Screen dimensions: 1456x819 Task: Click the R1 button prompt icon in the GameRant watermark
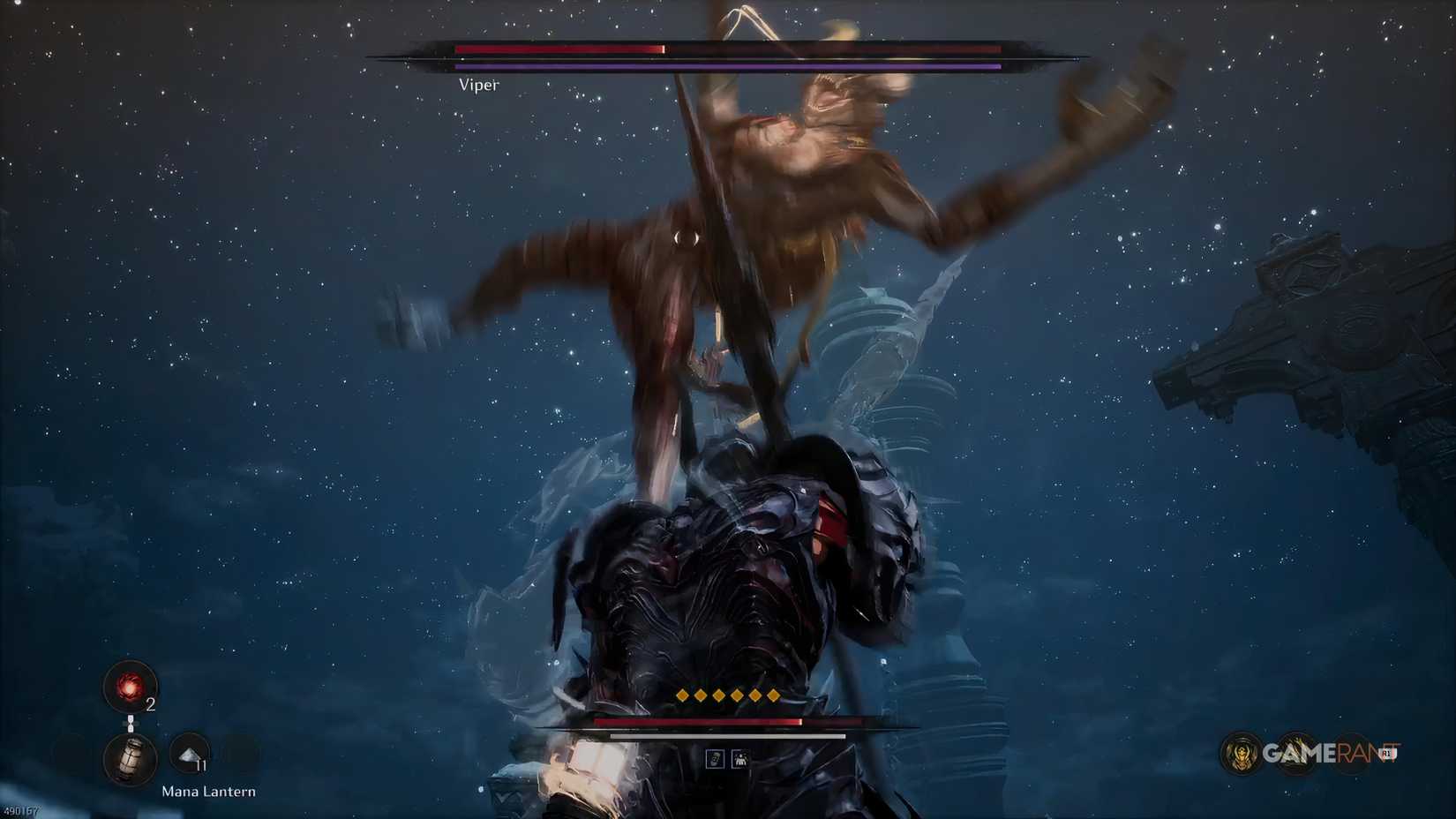pyautogui.click(x=1386, y=753)
